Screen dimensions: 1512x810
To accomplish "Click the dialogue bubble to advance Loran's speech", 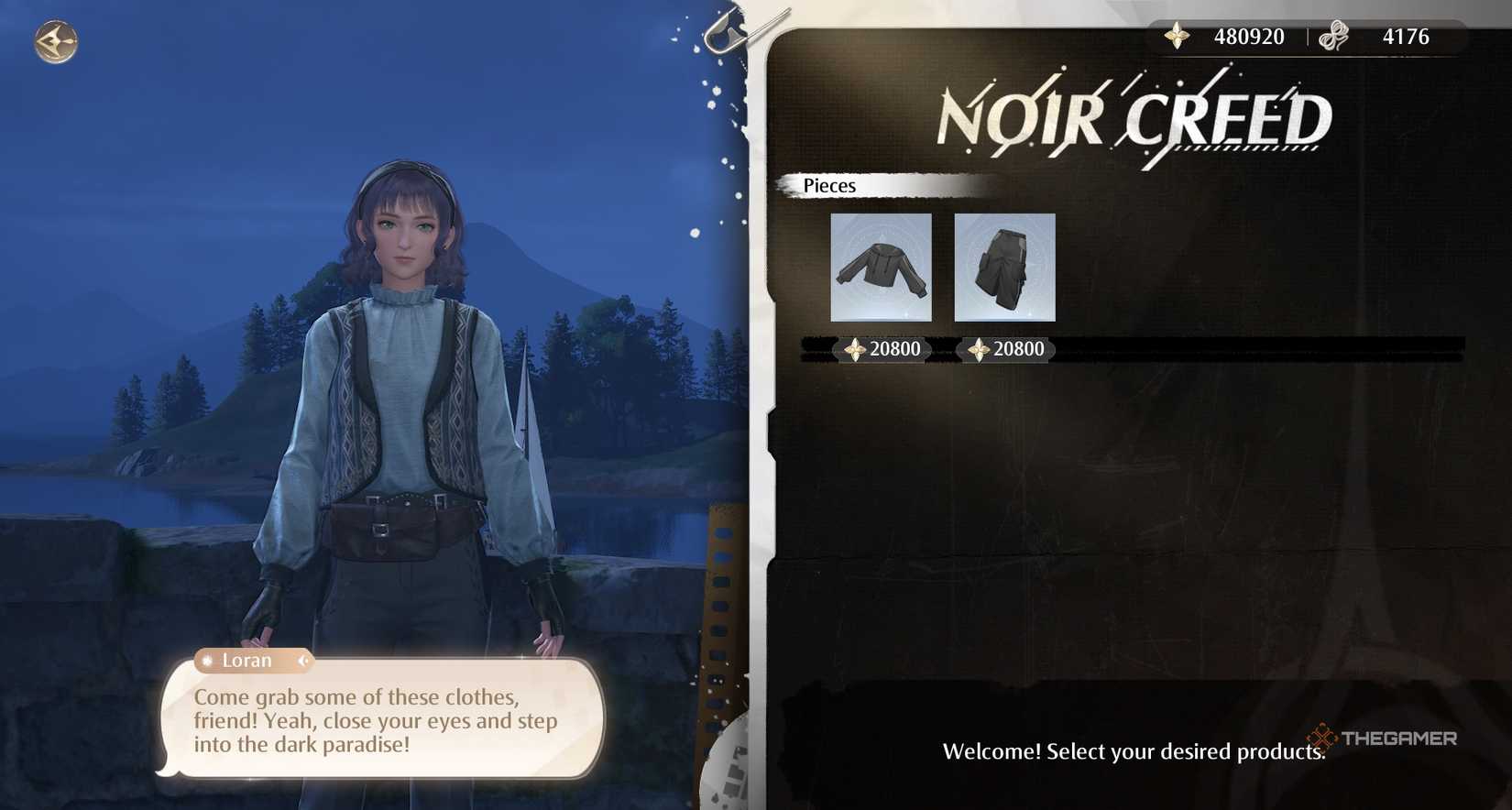I will click(376, 721).
